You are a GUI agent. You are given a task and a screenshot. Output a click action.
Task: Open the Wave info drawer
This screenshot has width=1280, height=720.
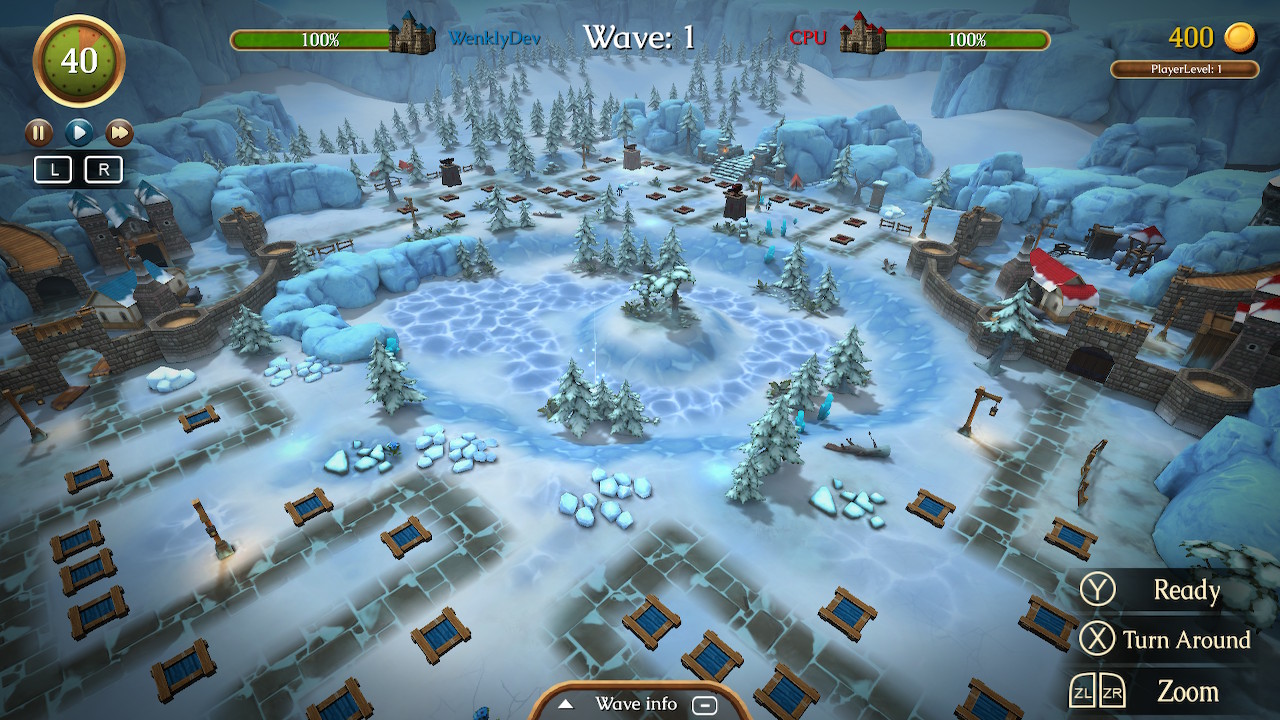coord(635,704)
